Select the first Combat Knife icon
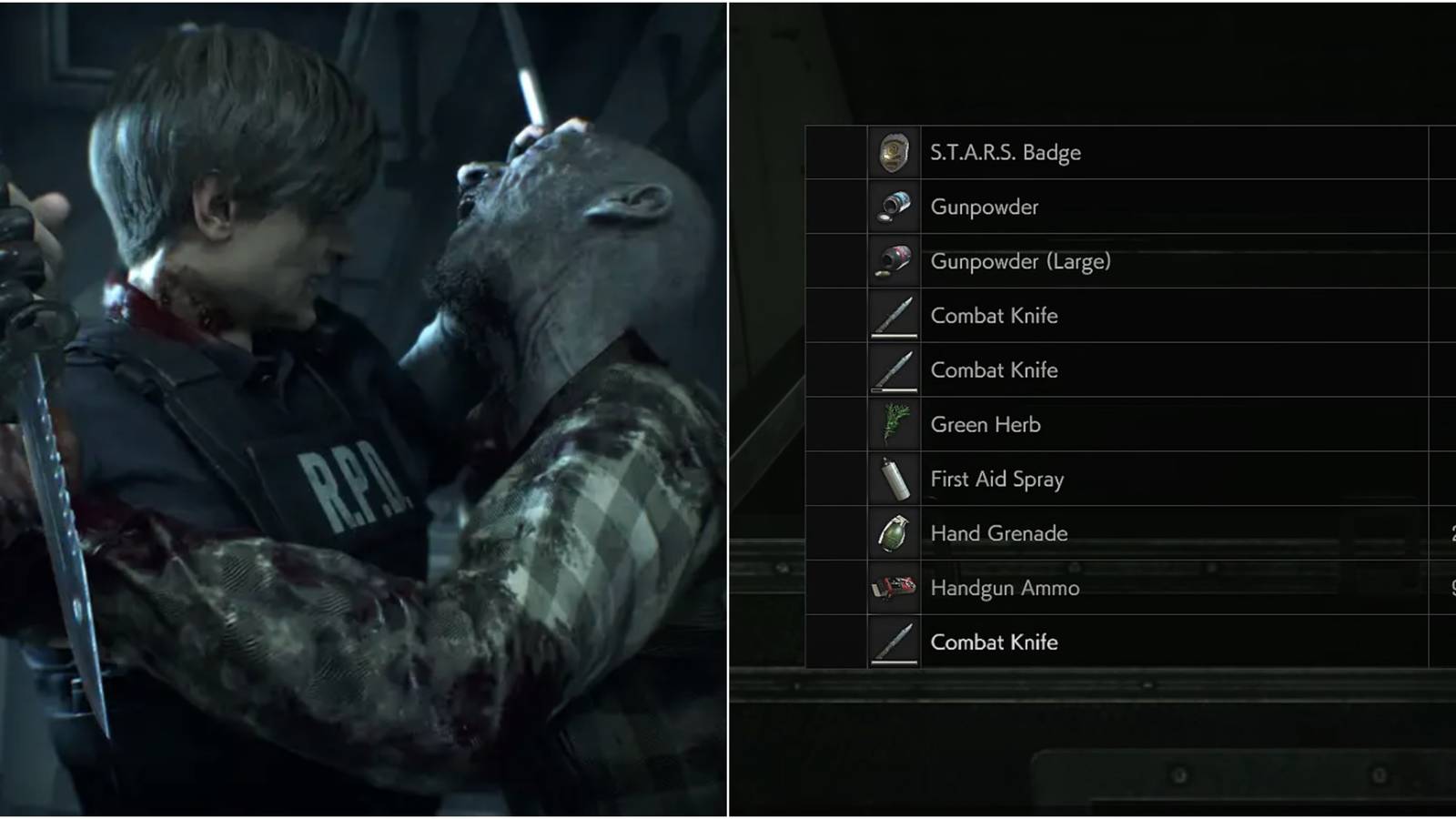 893,316
